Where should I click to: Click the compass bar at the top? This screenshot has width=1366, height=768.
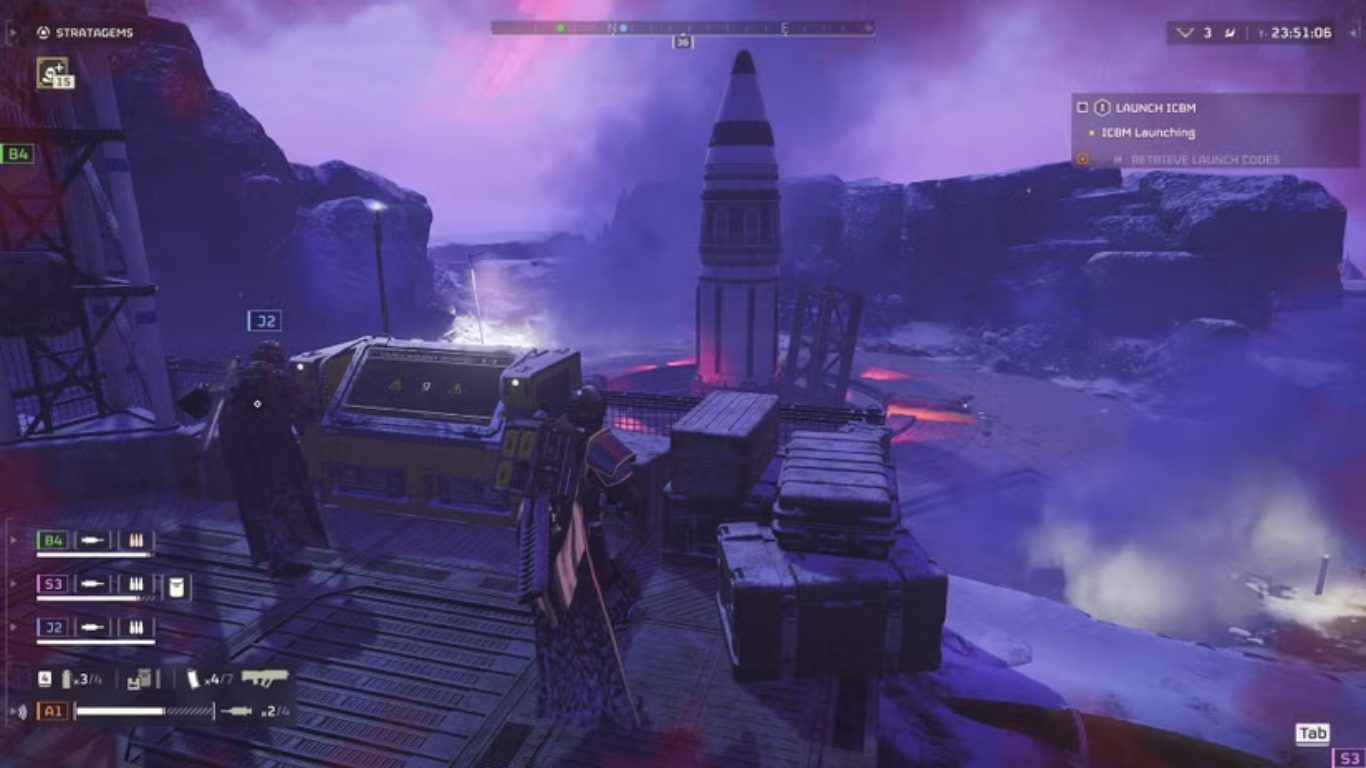pyautogui.click(x=682, y=29)
